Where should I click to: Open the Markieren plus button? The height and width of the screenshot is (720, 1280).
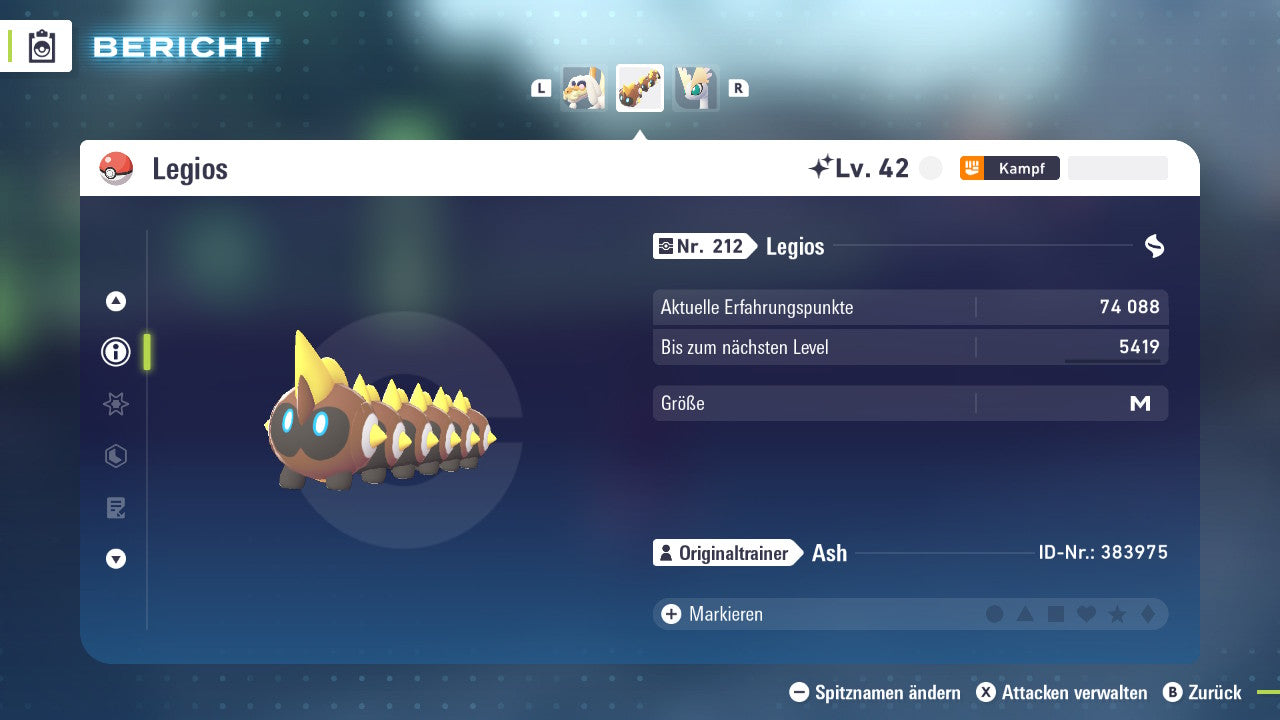tap(669, 613)
